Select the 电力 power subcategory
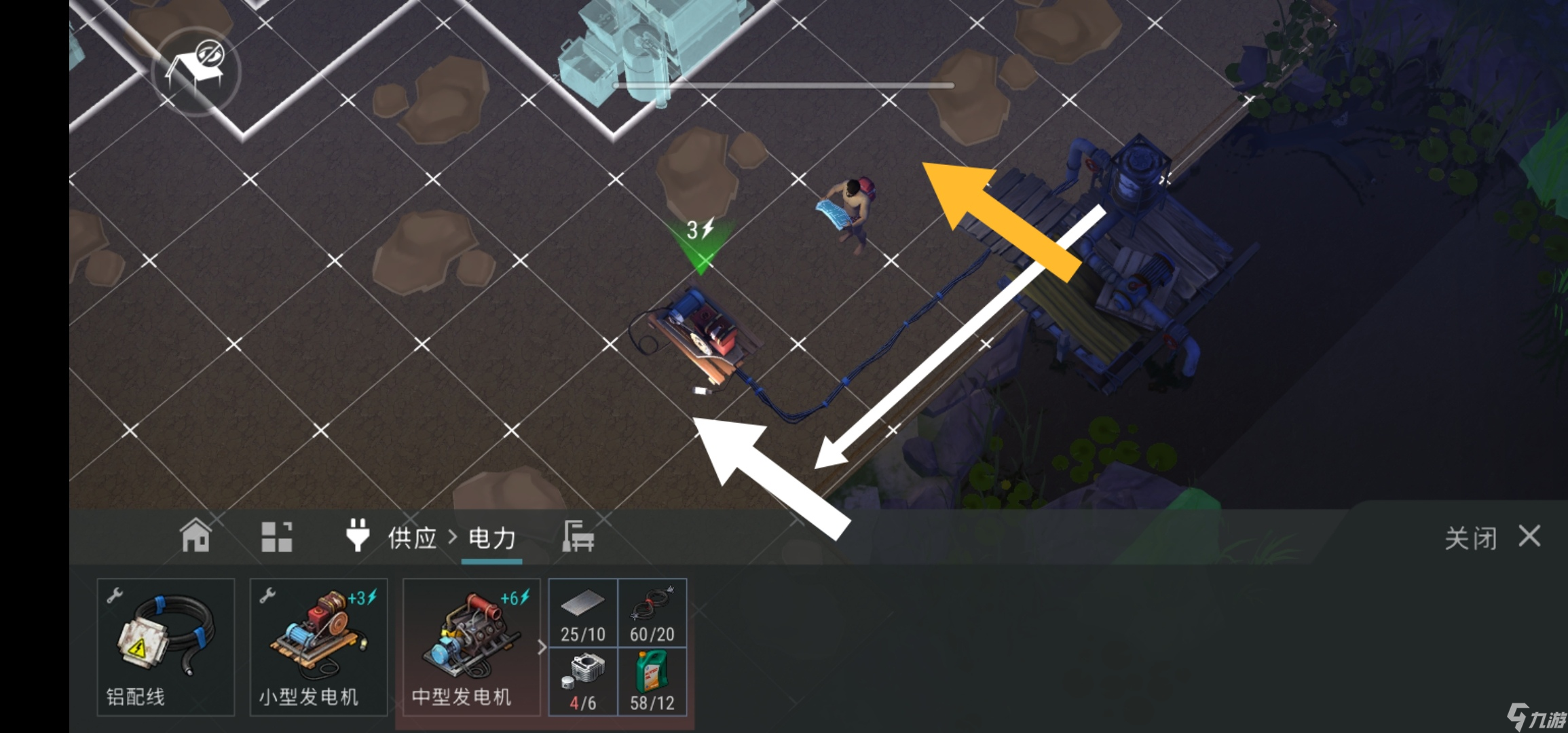The height and width of the screenshot is (733, 1568). [492, 538]
